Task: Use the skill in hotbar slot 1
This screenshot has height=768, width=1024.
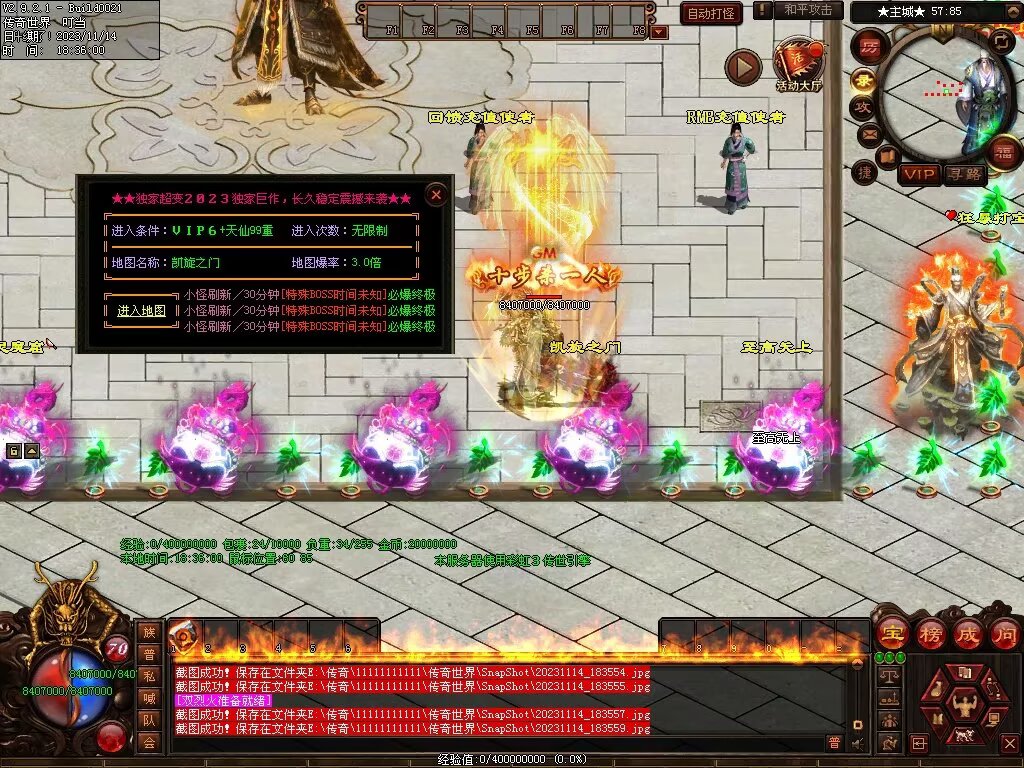Action: coord(184,636)
